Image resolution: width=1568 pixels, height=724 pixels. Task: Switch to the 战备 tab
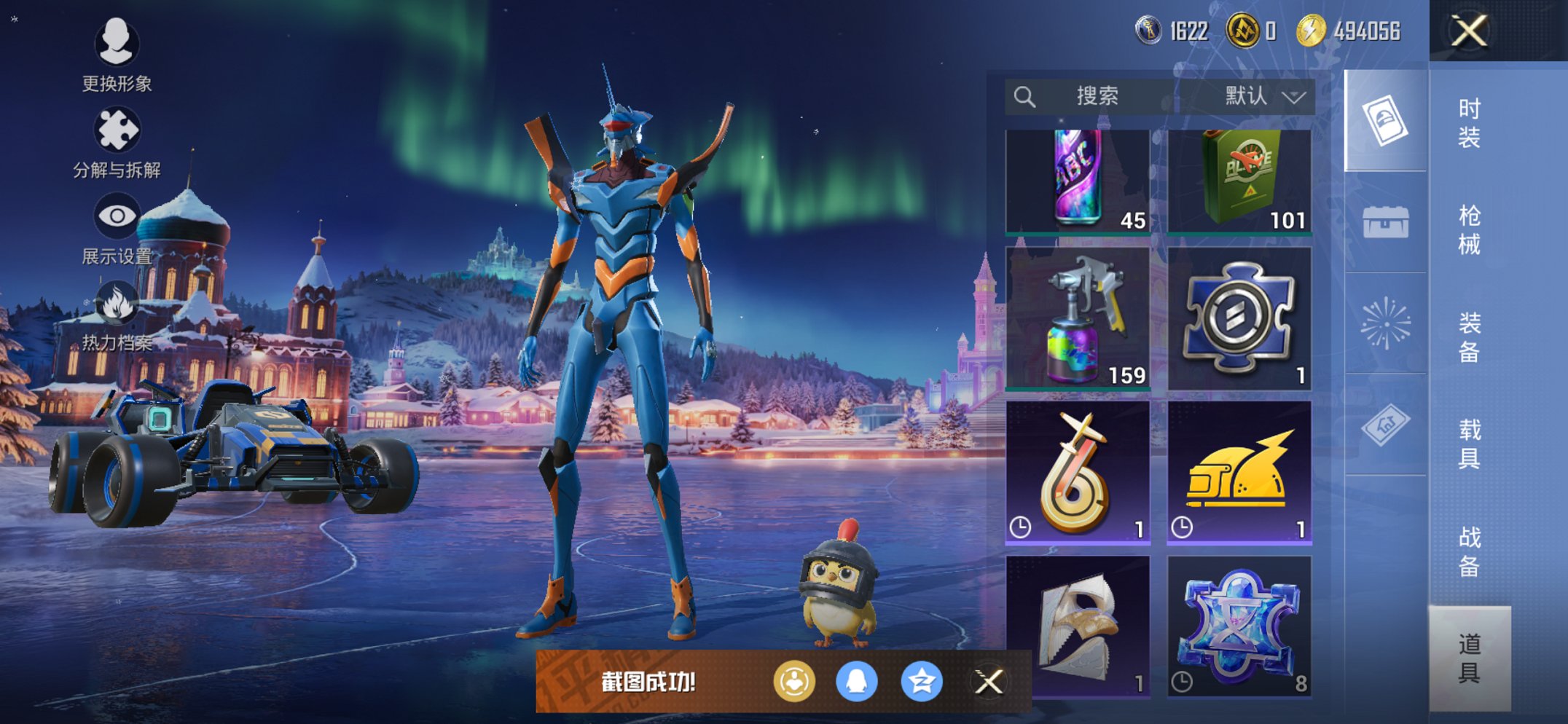[x=1469, y=551]
